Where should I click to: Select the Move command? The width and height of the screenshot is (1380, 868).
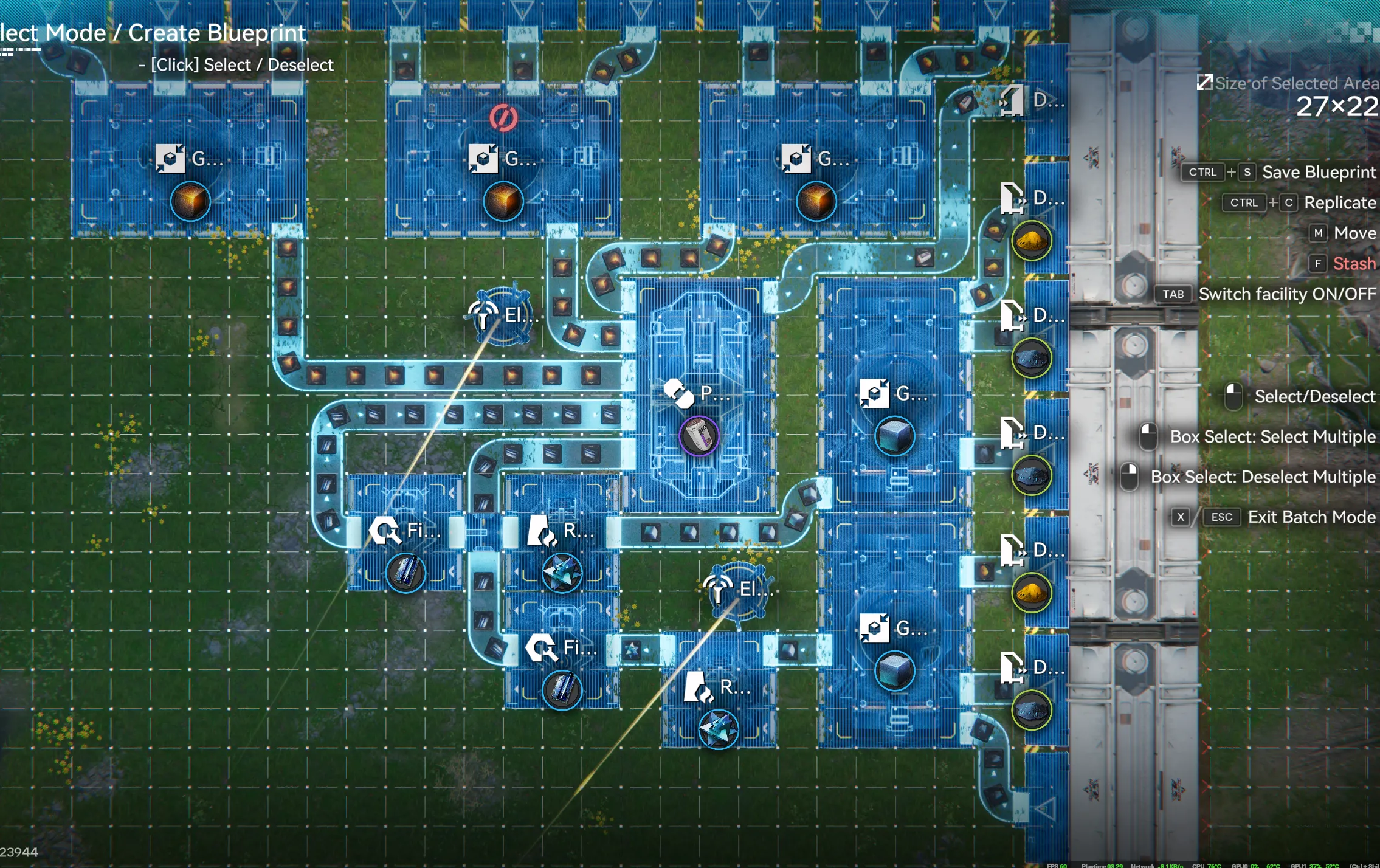pyautogui.click(x=1354, y=233)
